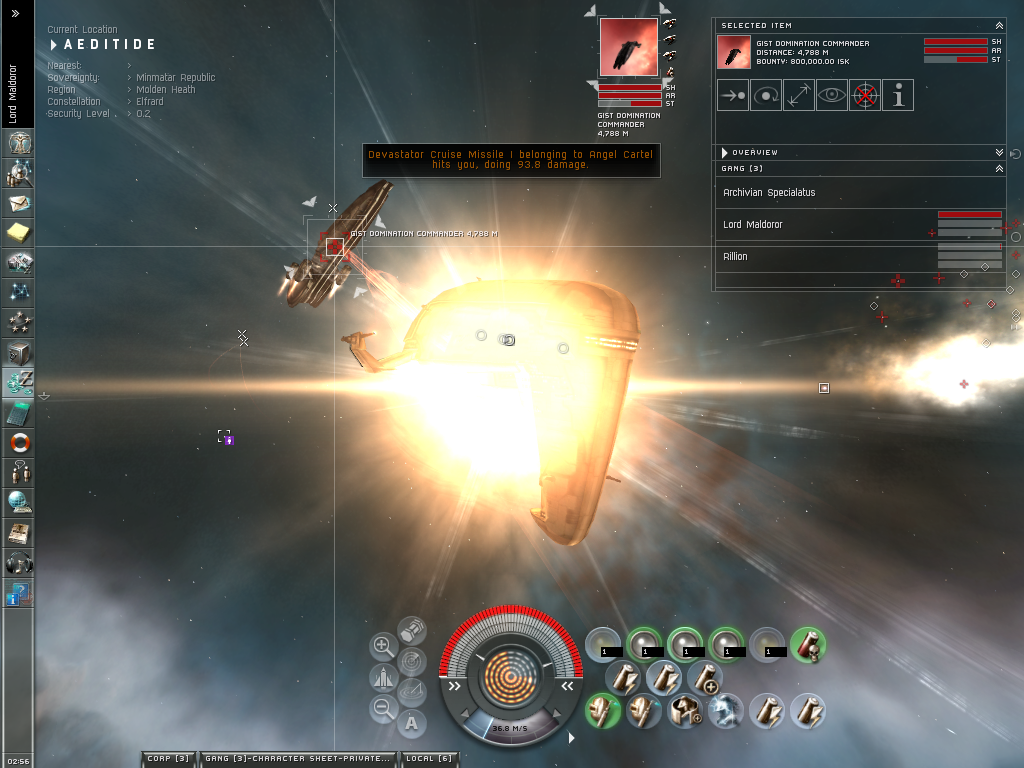Open the character sheet portrait icon
This screenshot has height=768, width=1024.
[19, 143]
